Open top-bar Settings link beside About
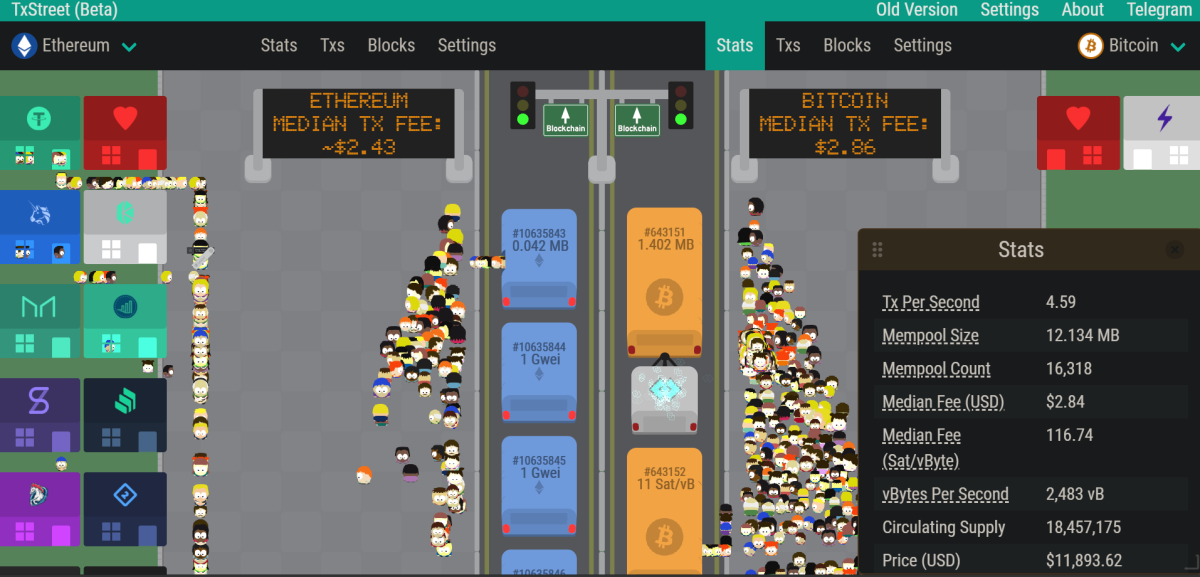1200x577 pixels. point(1009,10)
